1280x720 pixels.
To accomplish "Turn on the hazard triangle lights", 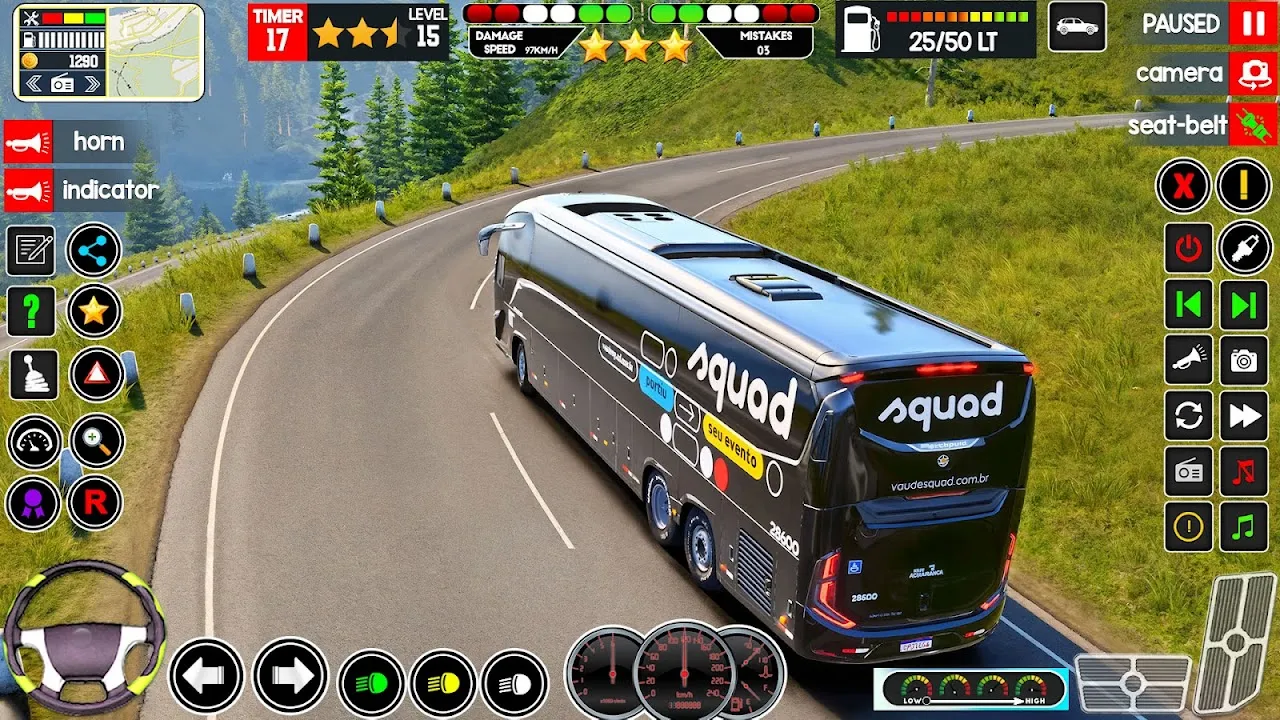I will pos(96,374).
